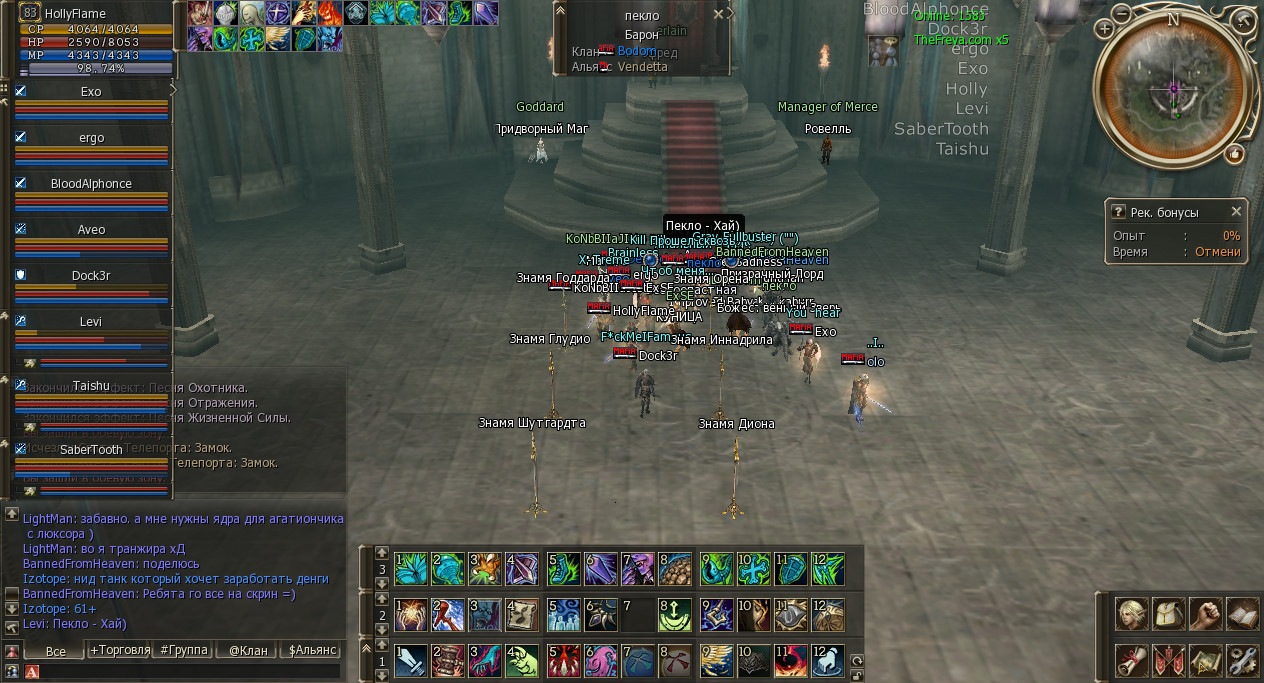The height and width of the screenshot is (683, 1264).
Task: Target party member BloodAlphonce
Action: pyautogui.click(x=91, y=184)
